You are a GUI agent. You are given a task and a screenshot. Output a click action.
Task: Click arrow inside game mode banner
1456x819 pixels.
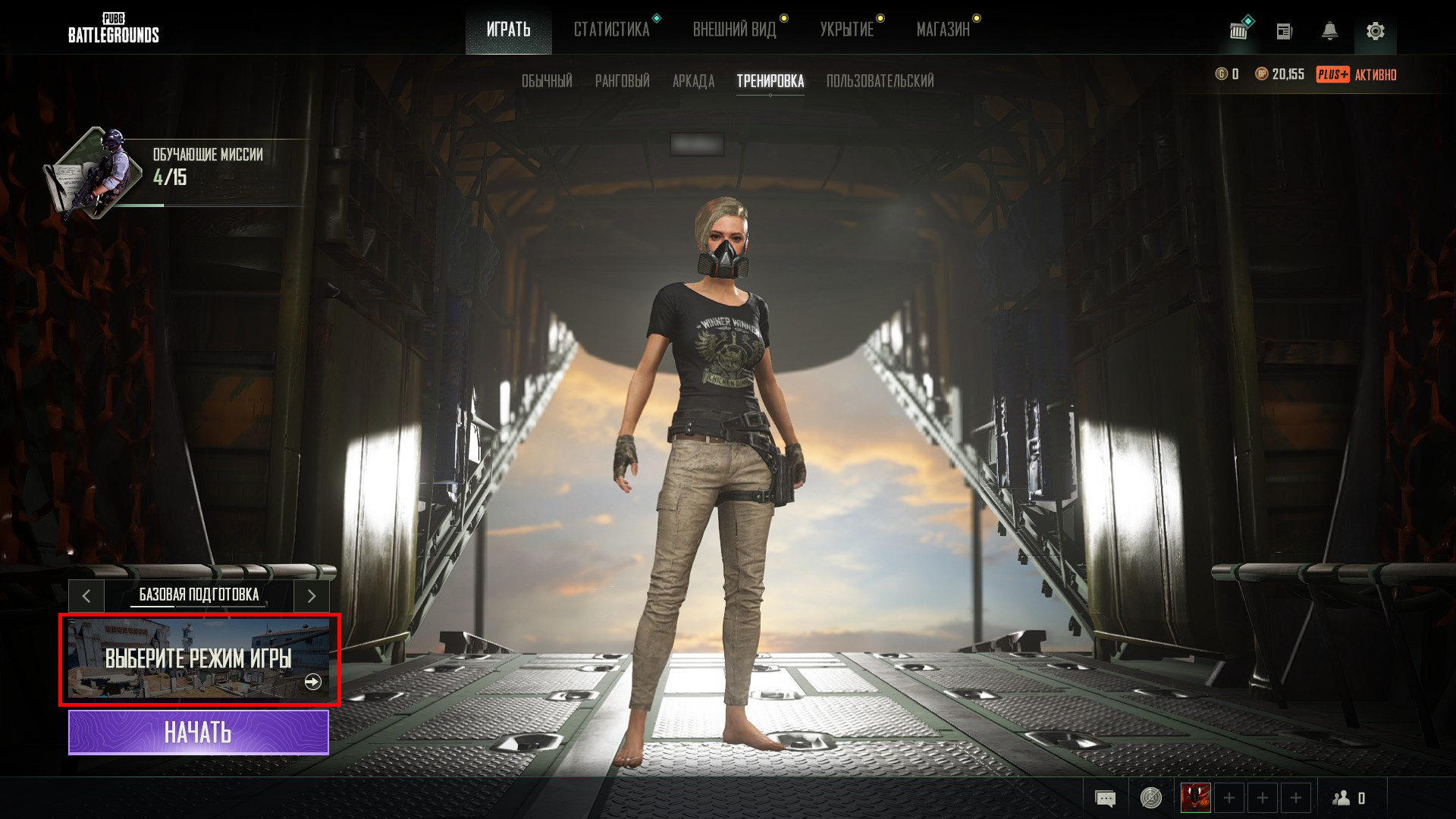(311, 682)
